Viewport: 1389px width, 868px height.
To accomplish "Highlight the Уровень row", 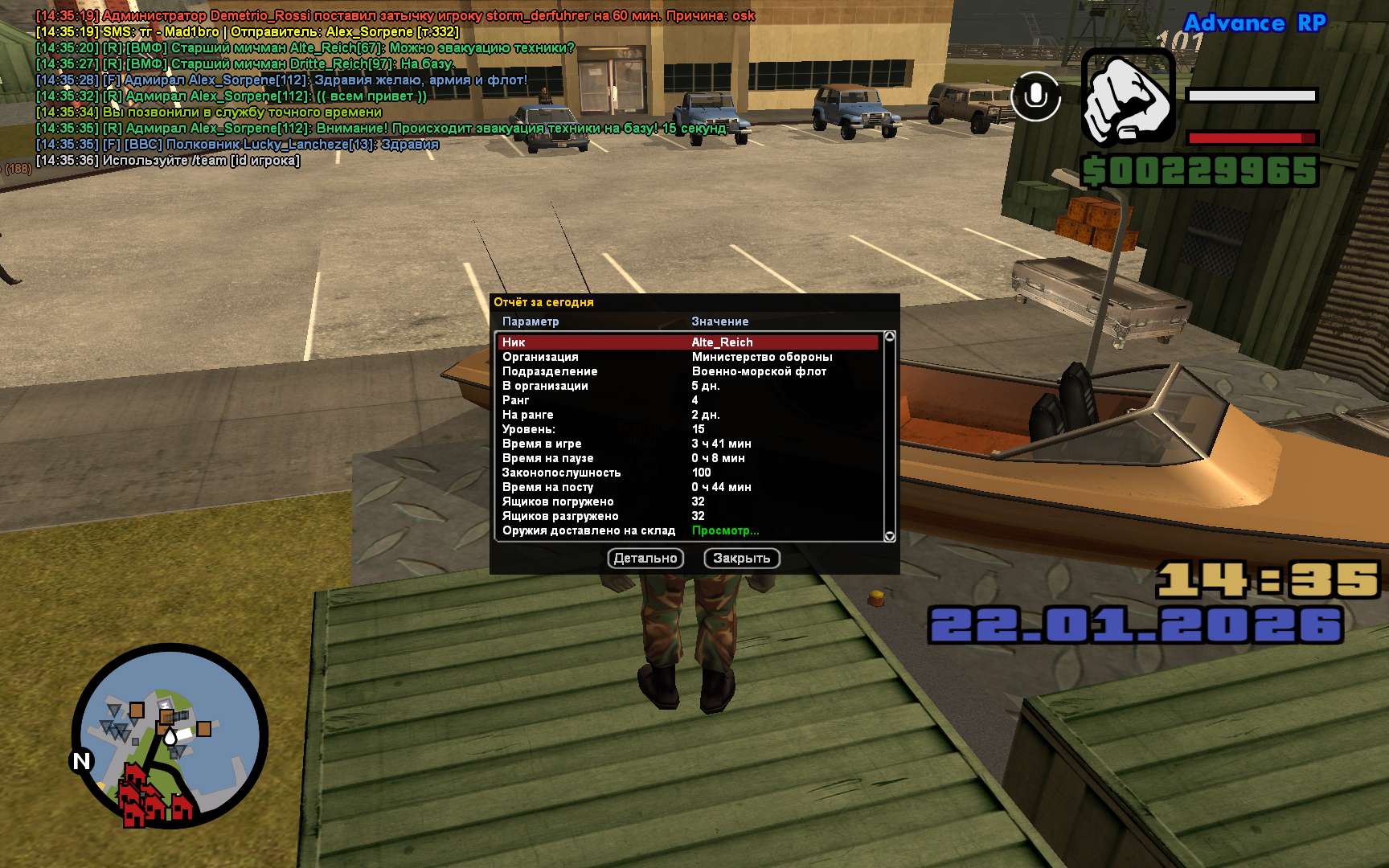I will pyautogui.click(x=688, y=429).
